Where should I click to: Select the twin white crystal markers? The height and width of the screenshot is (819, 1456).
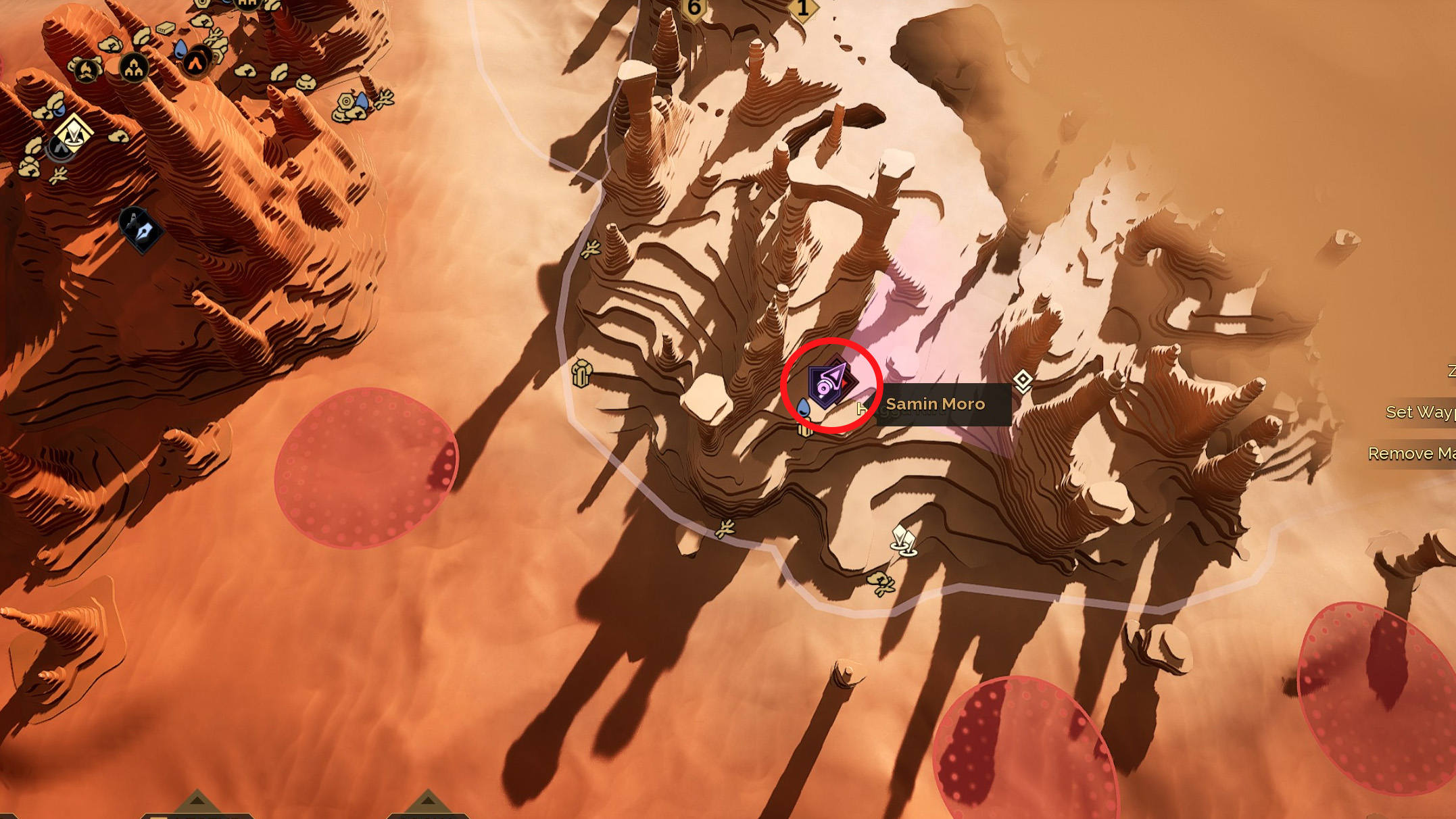pos(903,541)
